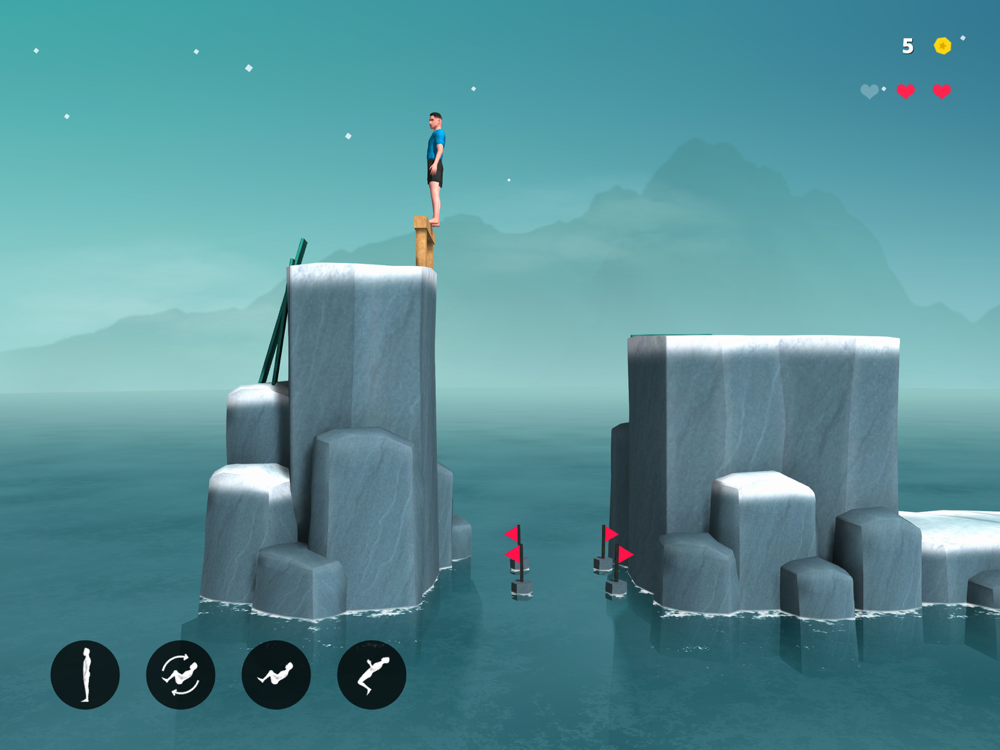Activate the rotating tuck flip move
The image size is (1000, 750).
click(x=180, y=675)
